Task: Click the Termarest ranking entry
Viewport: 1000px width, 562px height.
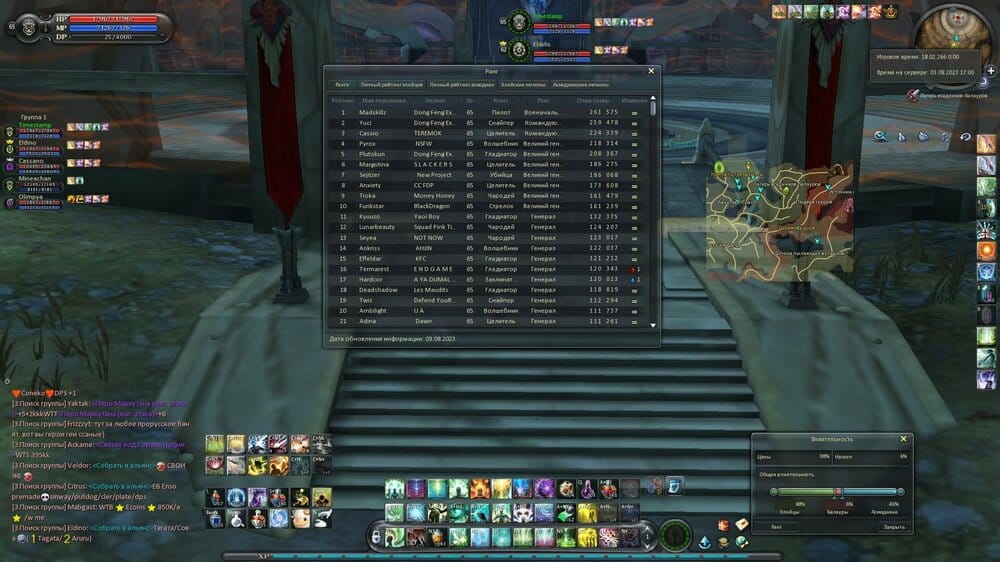Action: point(374,268)
